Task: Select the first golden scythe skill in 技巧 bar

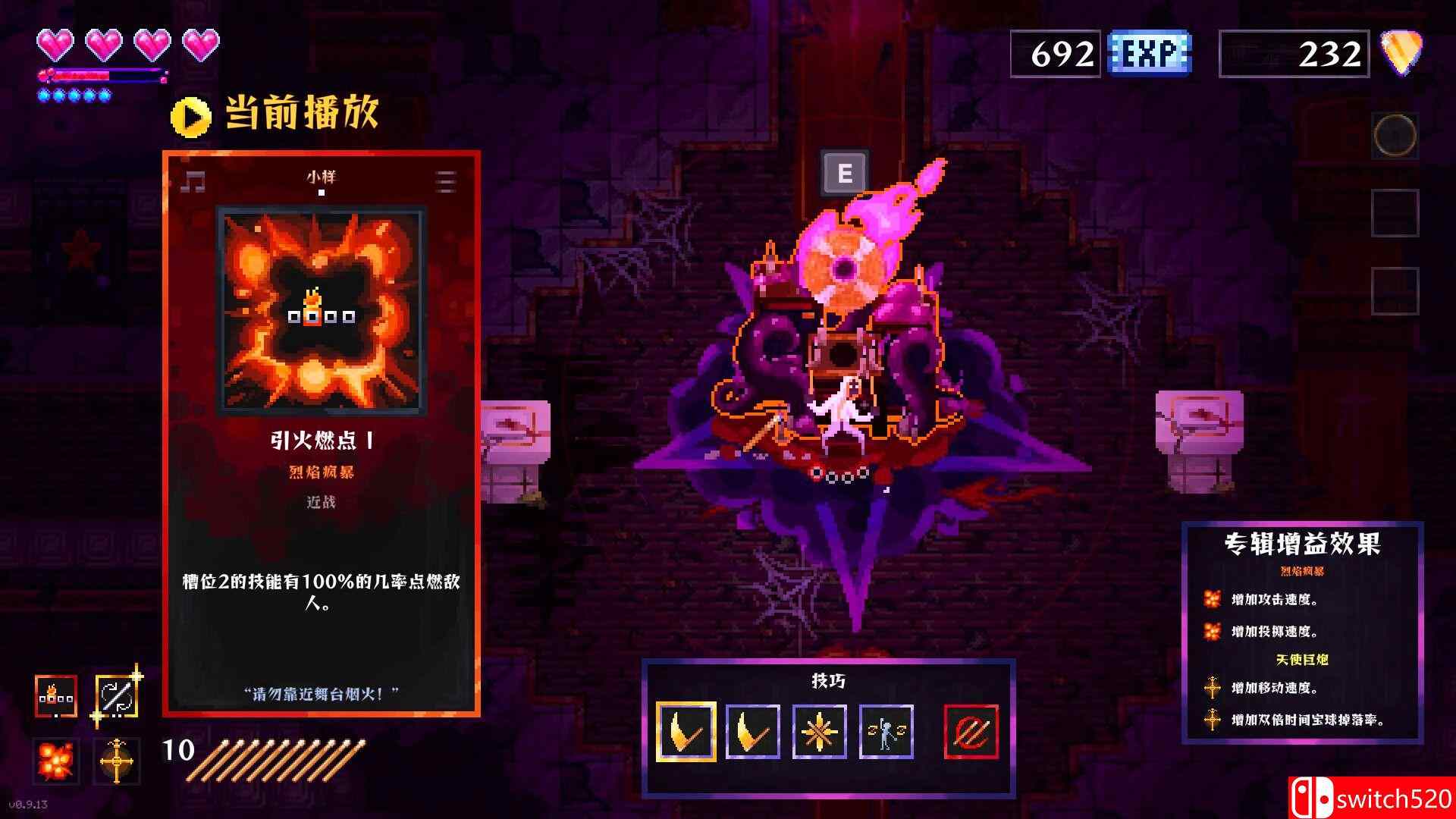Action: pos(684,730)
